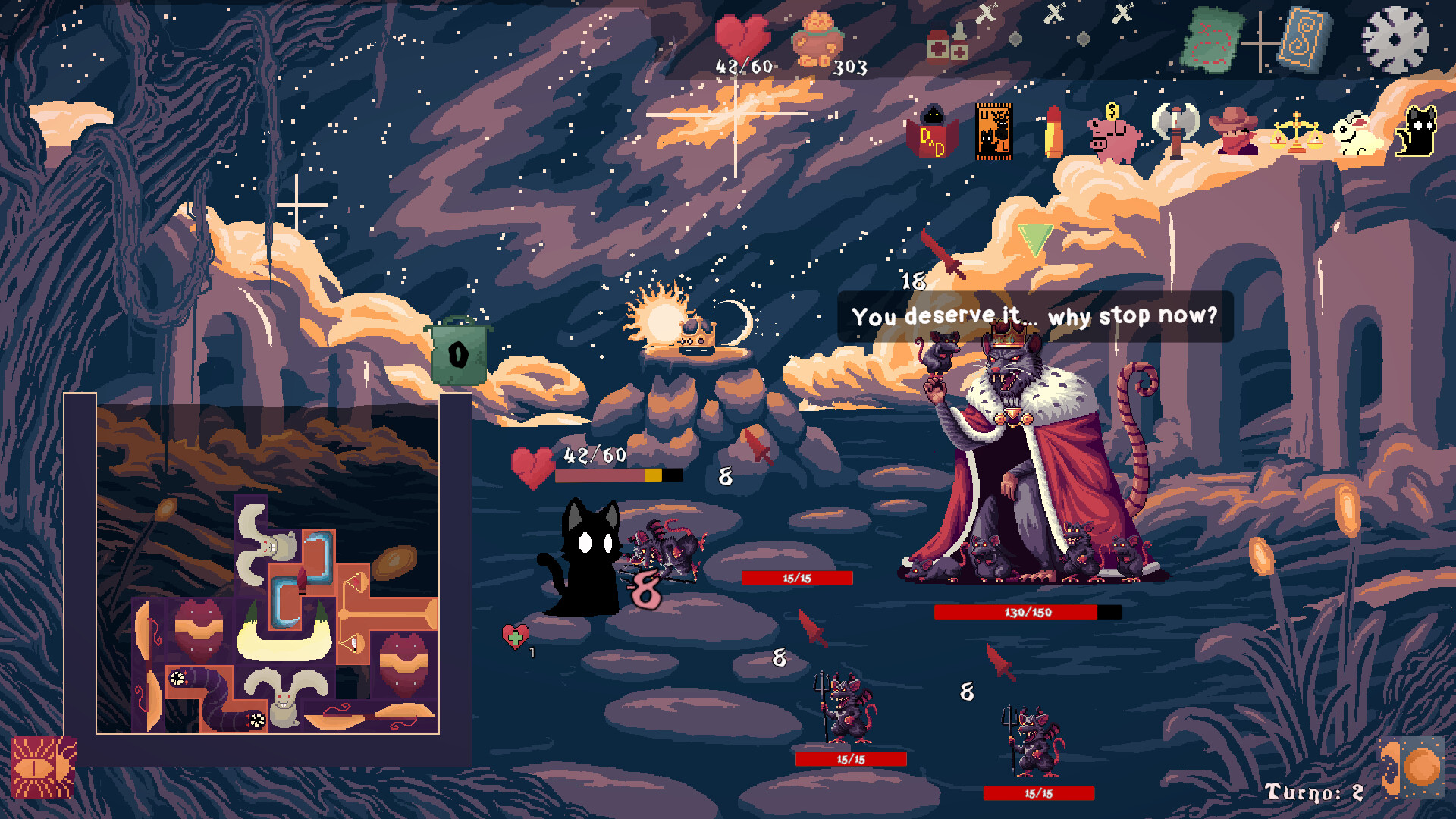
Task: Inspect the white rabbit relic
Action: coord(1356,135)
